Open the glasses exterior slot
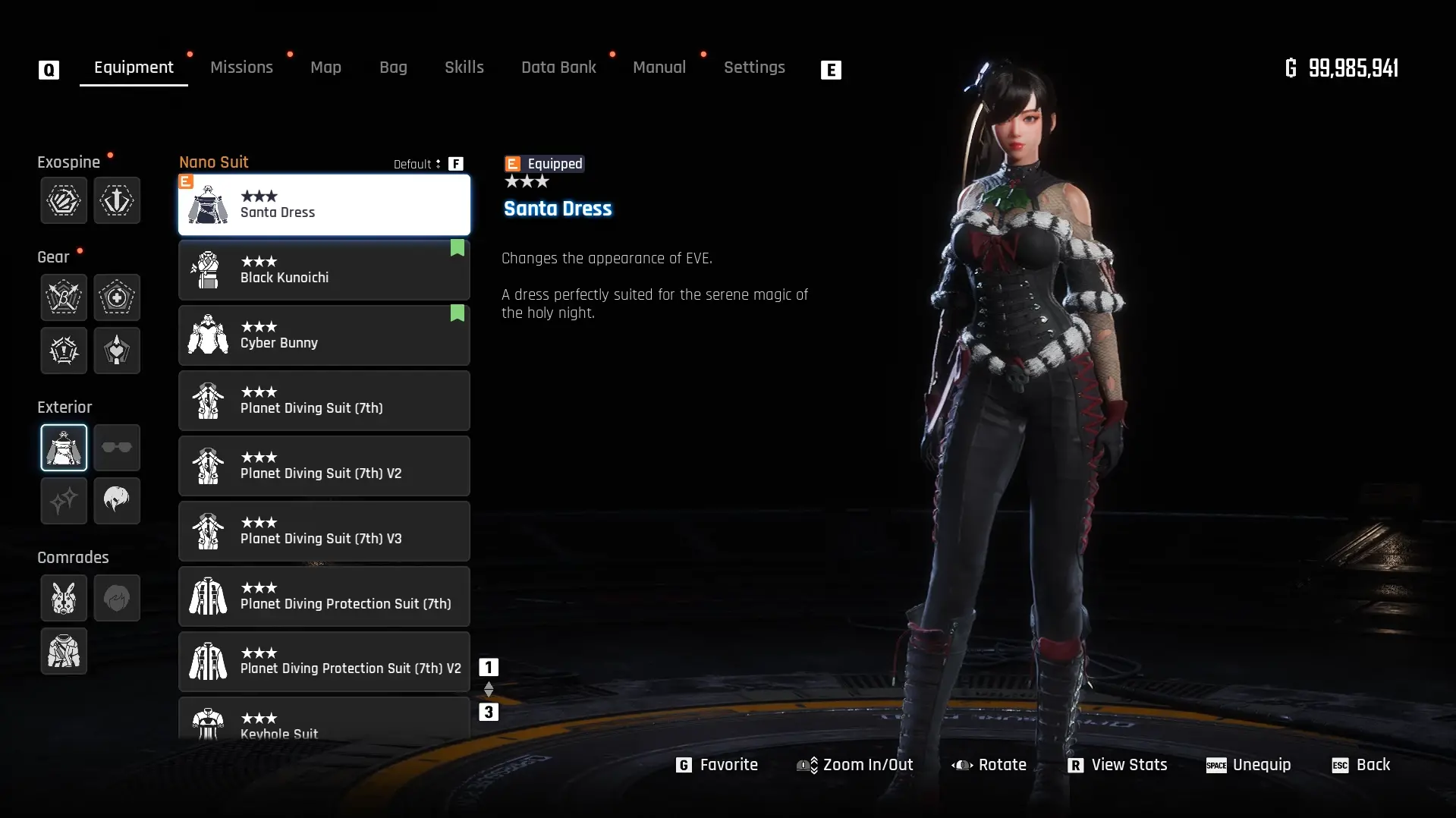 tap(117, 448)
